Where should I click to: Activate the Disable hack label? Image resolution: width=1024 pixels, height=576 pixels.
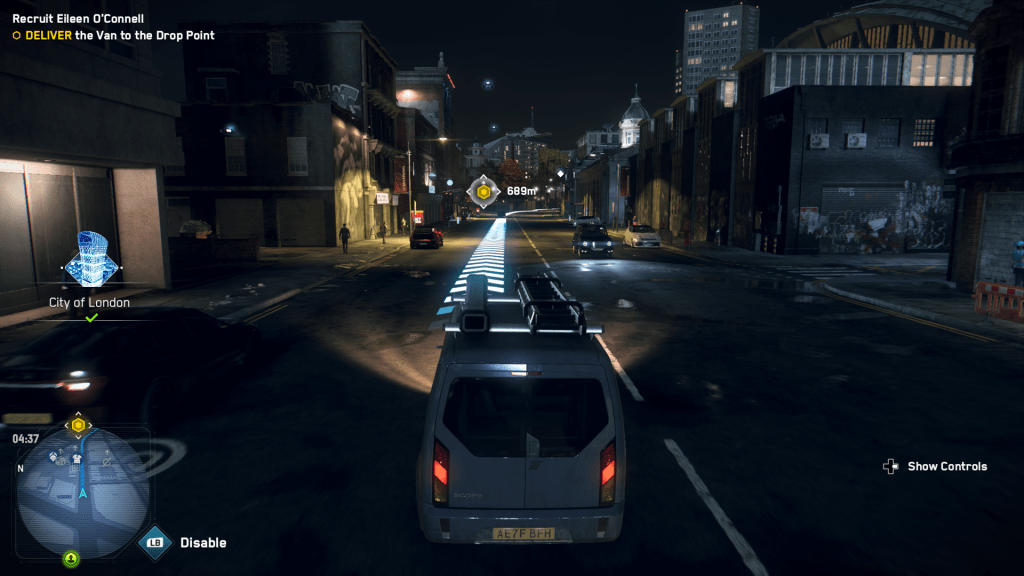tap(203, 543)
